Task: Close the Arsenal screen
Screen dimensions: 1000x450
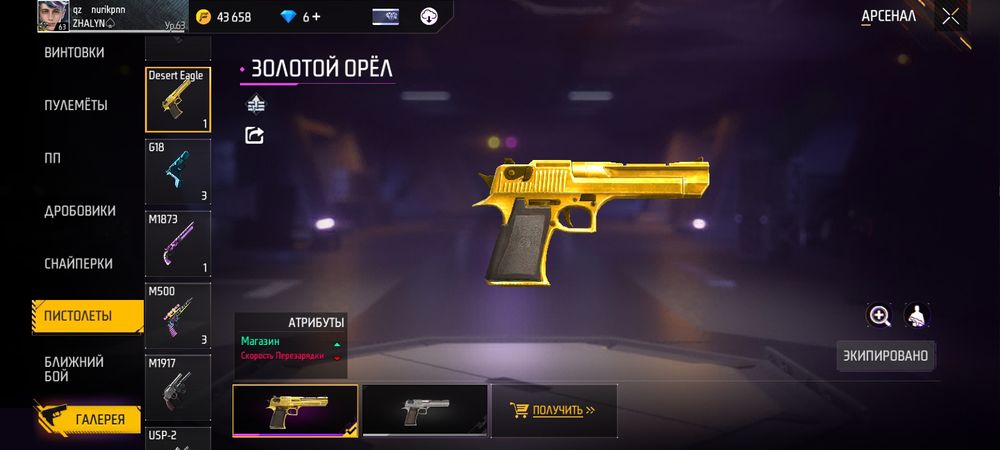Action: [950, 16]
